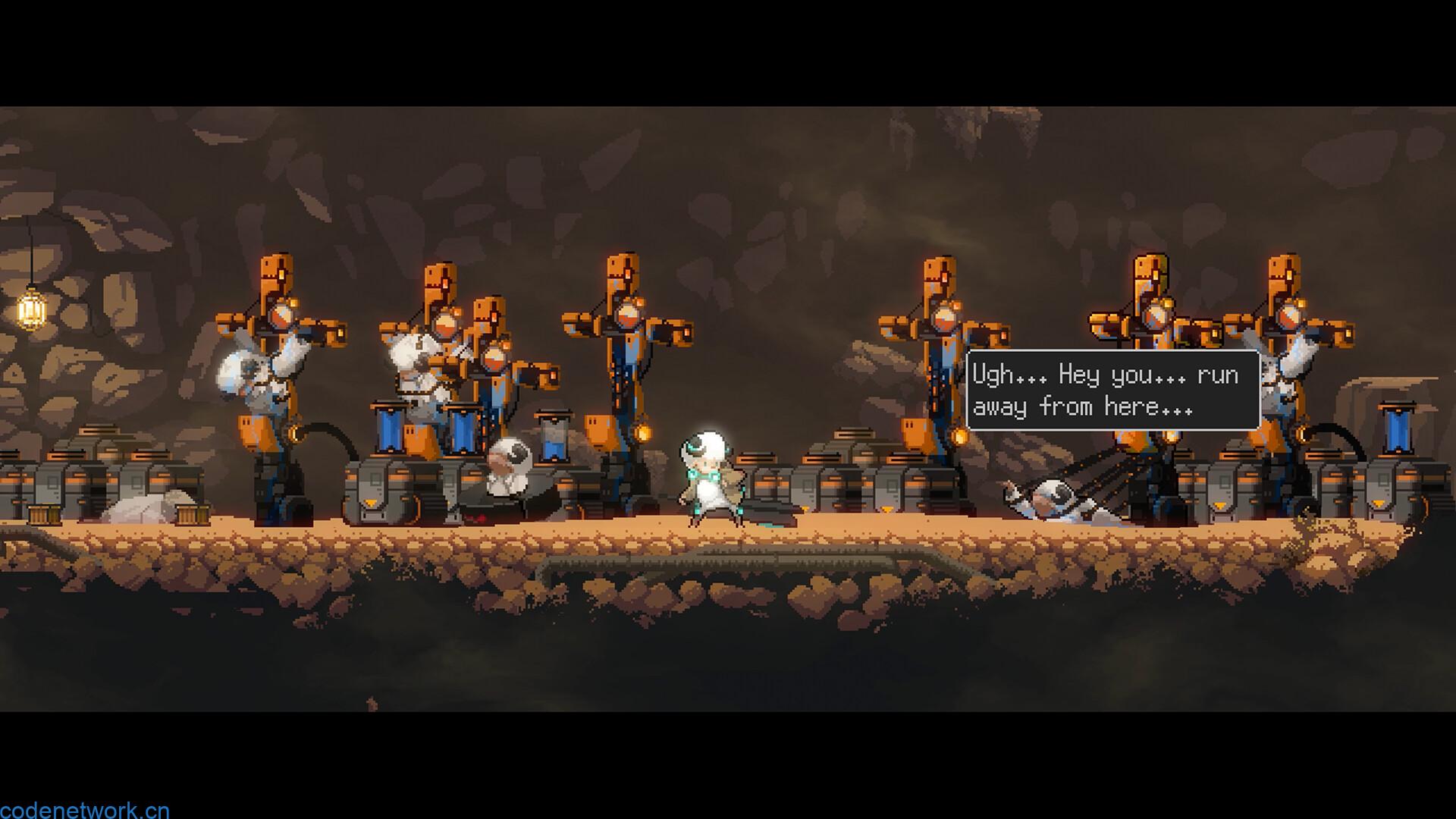Advance the "Ugh... Hey you..." dialogue box
Screen dimensions: 1456x819
click(x=1112, y=391)
